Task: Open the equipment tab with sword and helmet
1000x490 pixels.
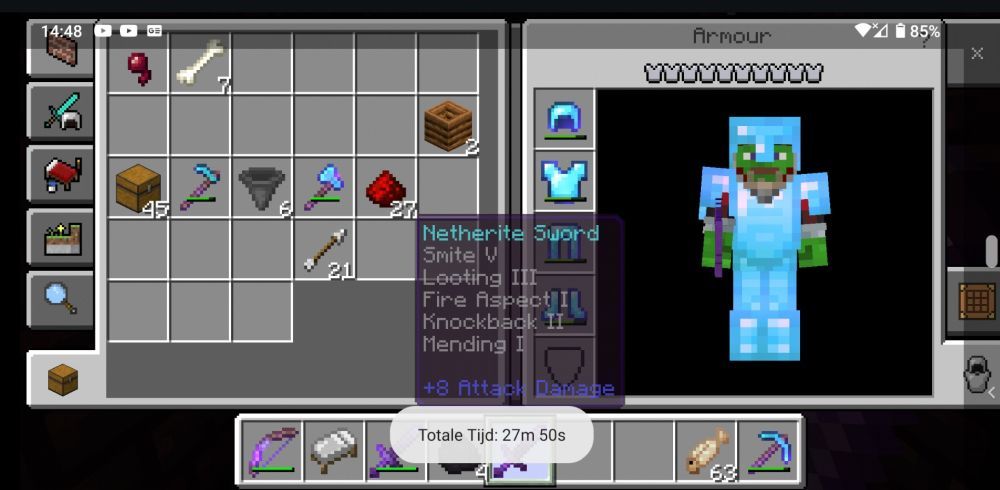Action: (61, 111)
